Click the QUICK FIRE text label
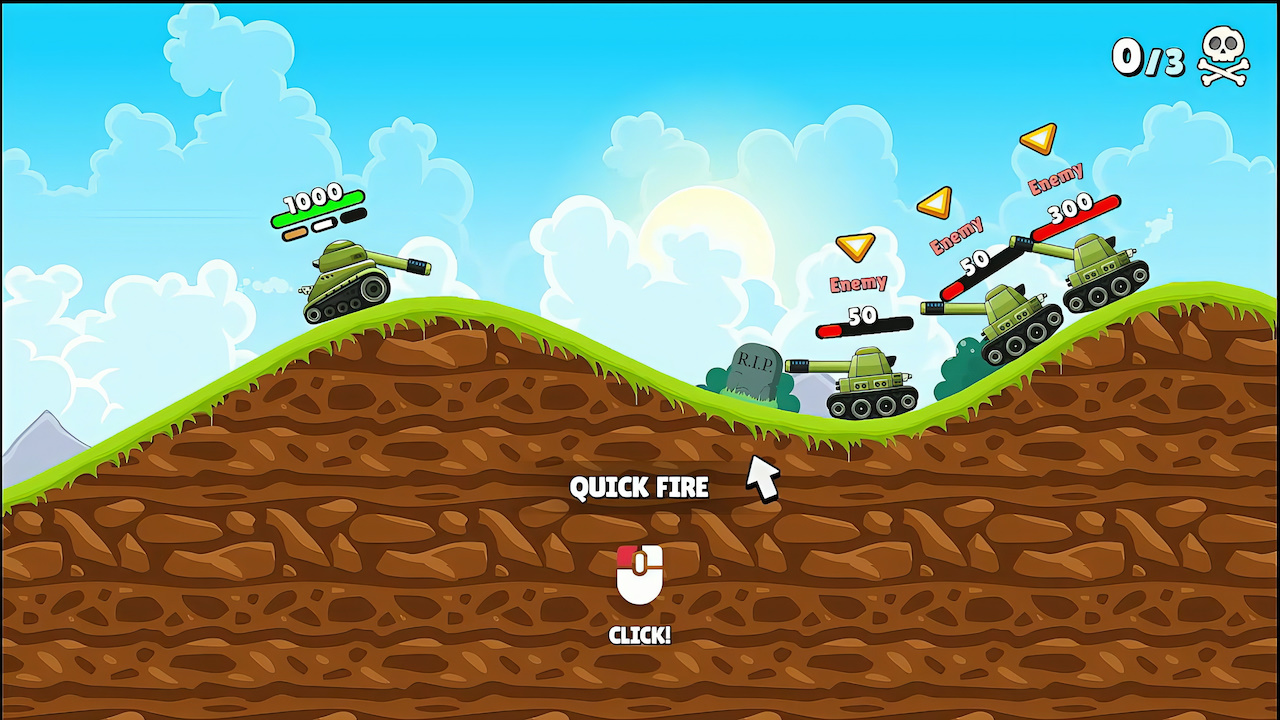Viewport: 1280px width, 720px height. pos(639,487)
